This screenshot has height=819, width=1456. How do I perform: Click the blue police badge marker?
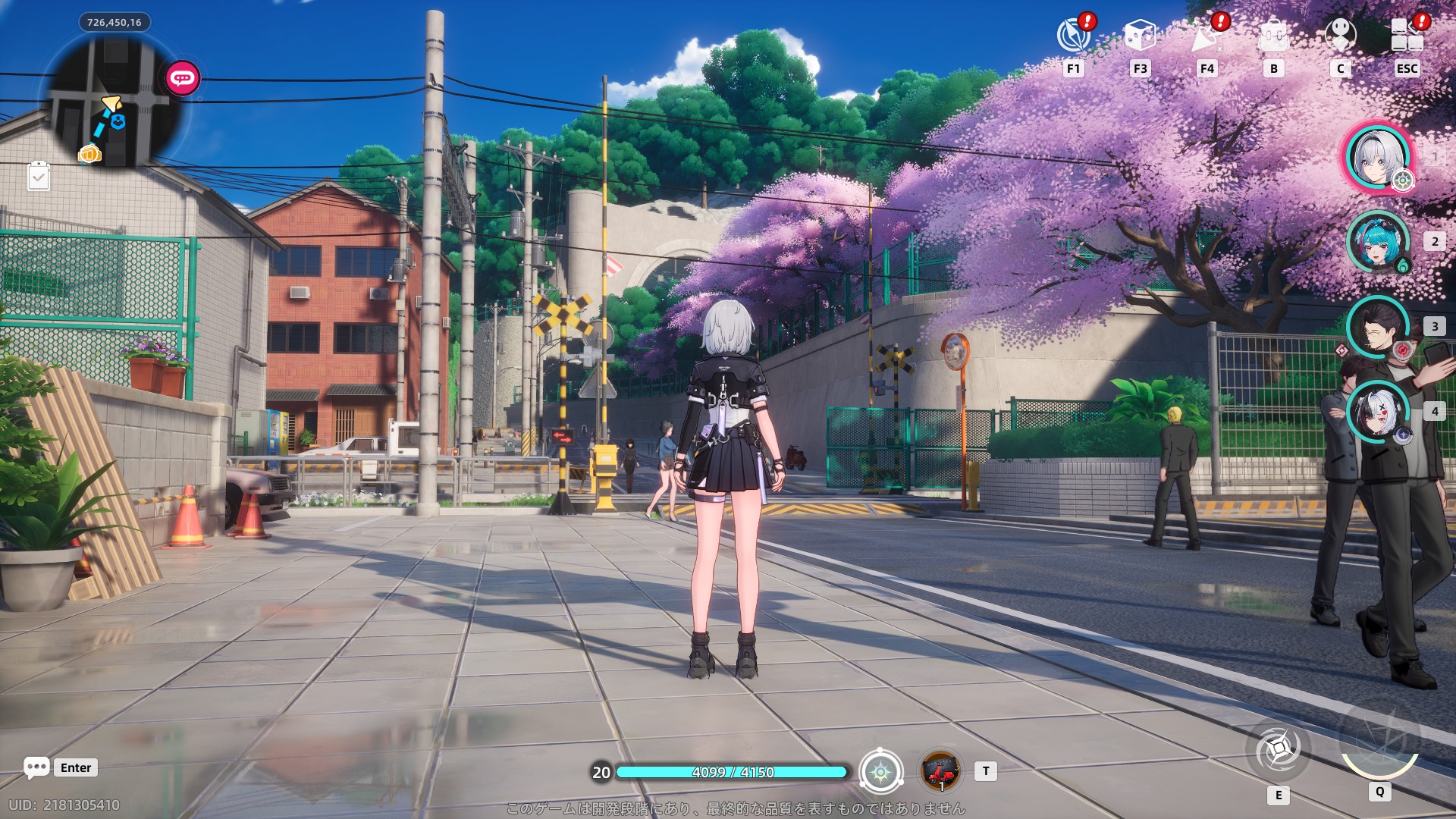pyautogui.click(x=118, y=121)
